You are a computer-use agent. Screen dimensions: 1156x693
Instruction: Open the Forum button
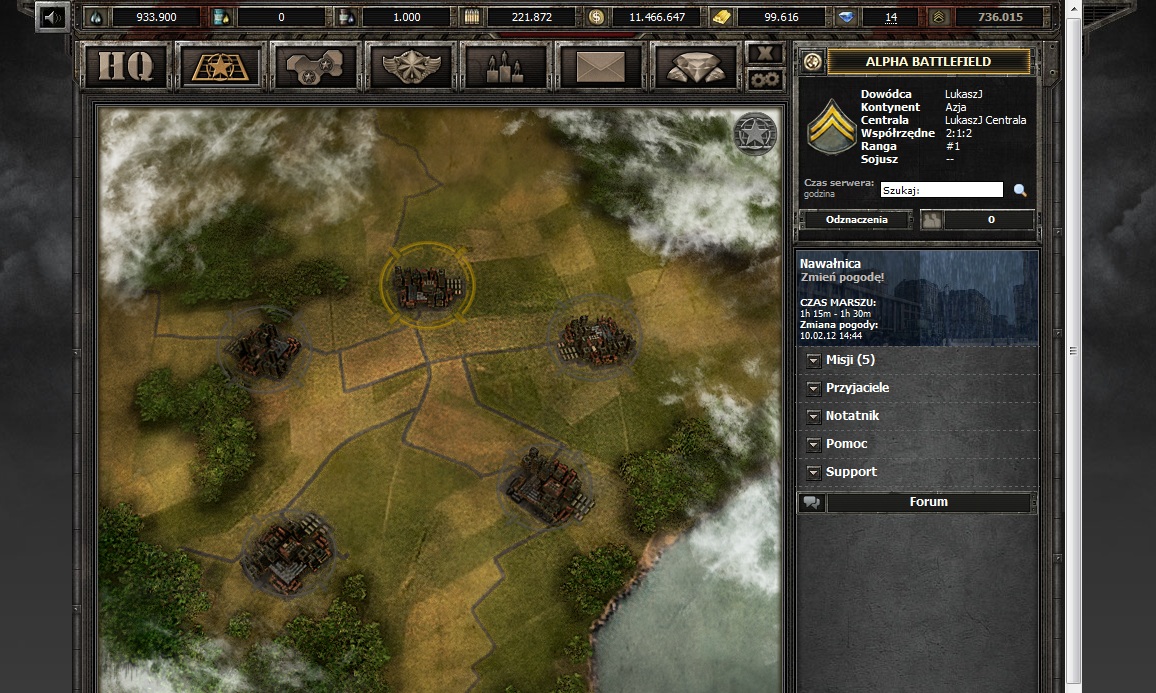[x=928, y=502]
